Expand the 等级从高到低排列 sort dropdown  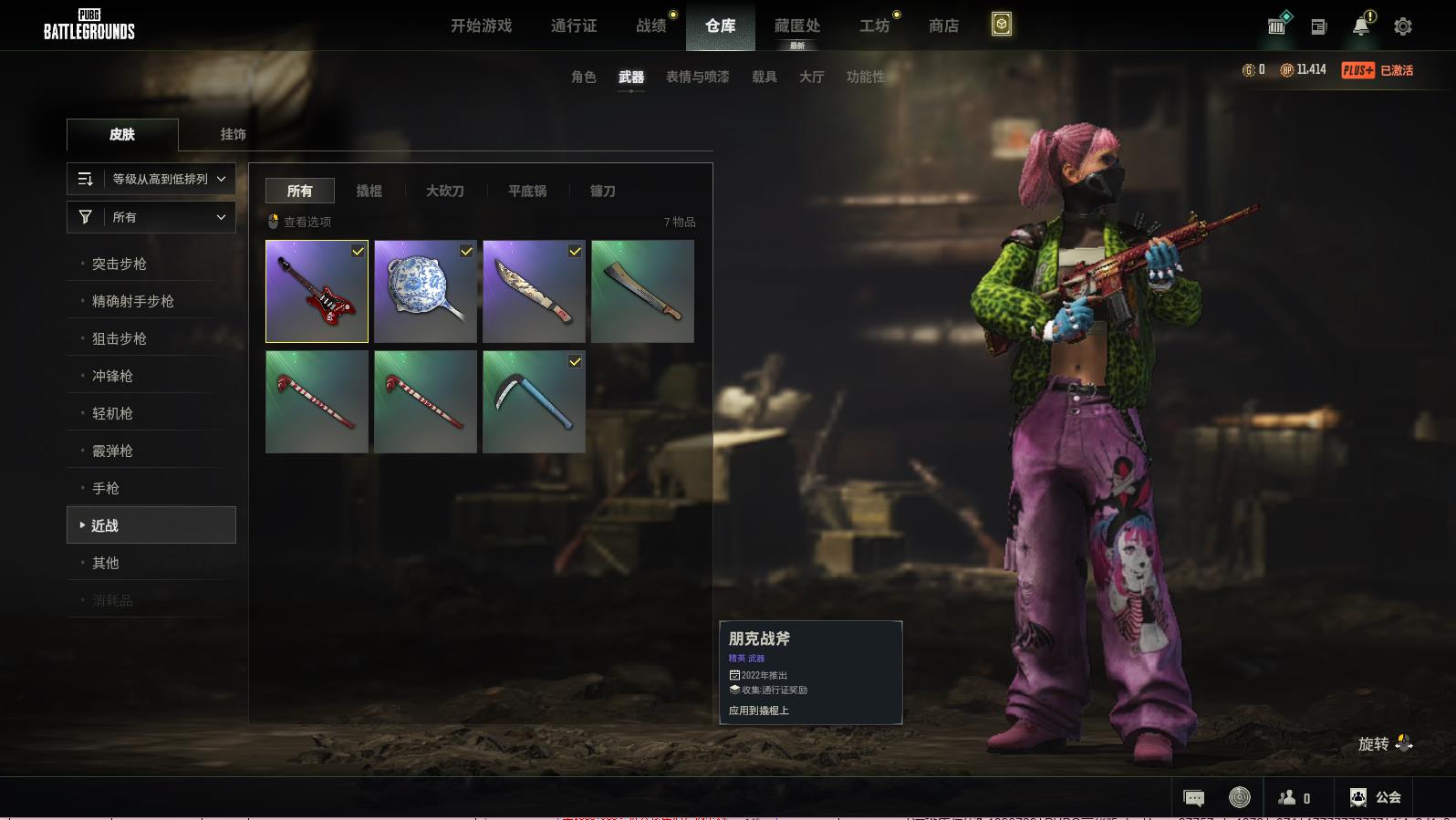[151, 179]
